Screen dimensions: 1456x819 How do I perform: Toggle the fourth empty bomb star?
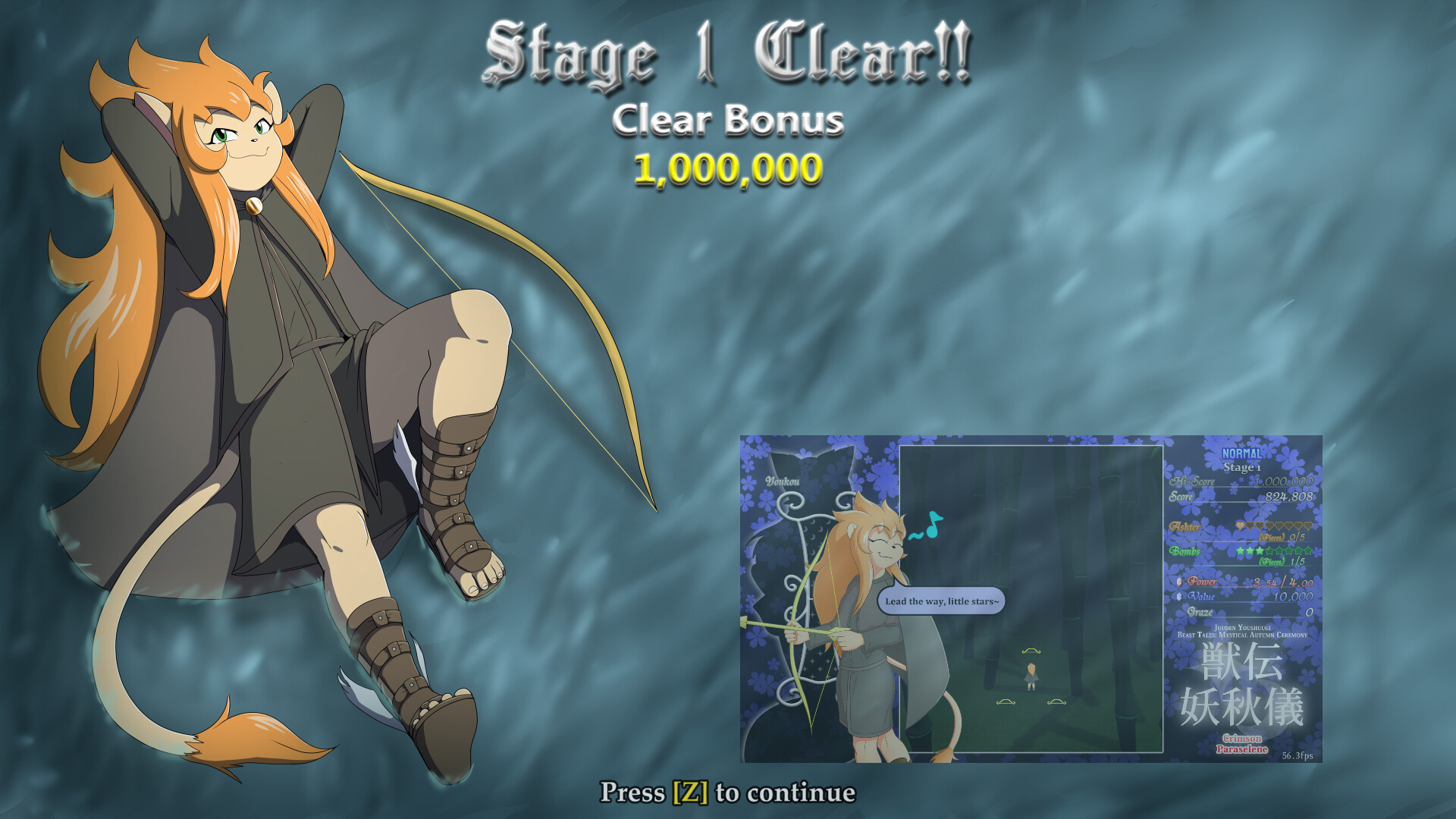point(1270,551)
